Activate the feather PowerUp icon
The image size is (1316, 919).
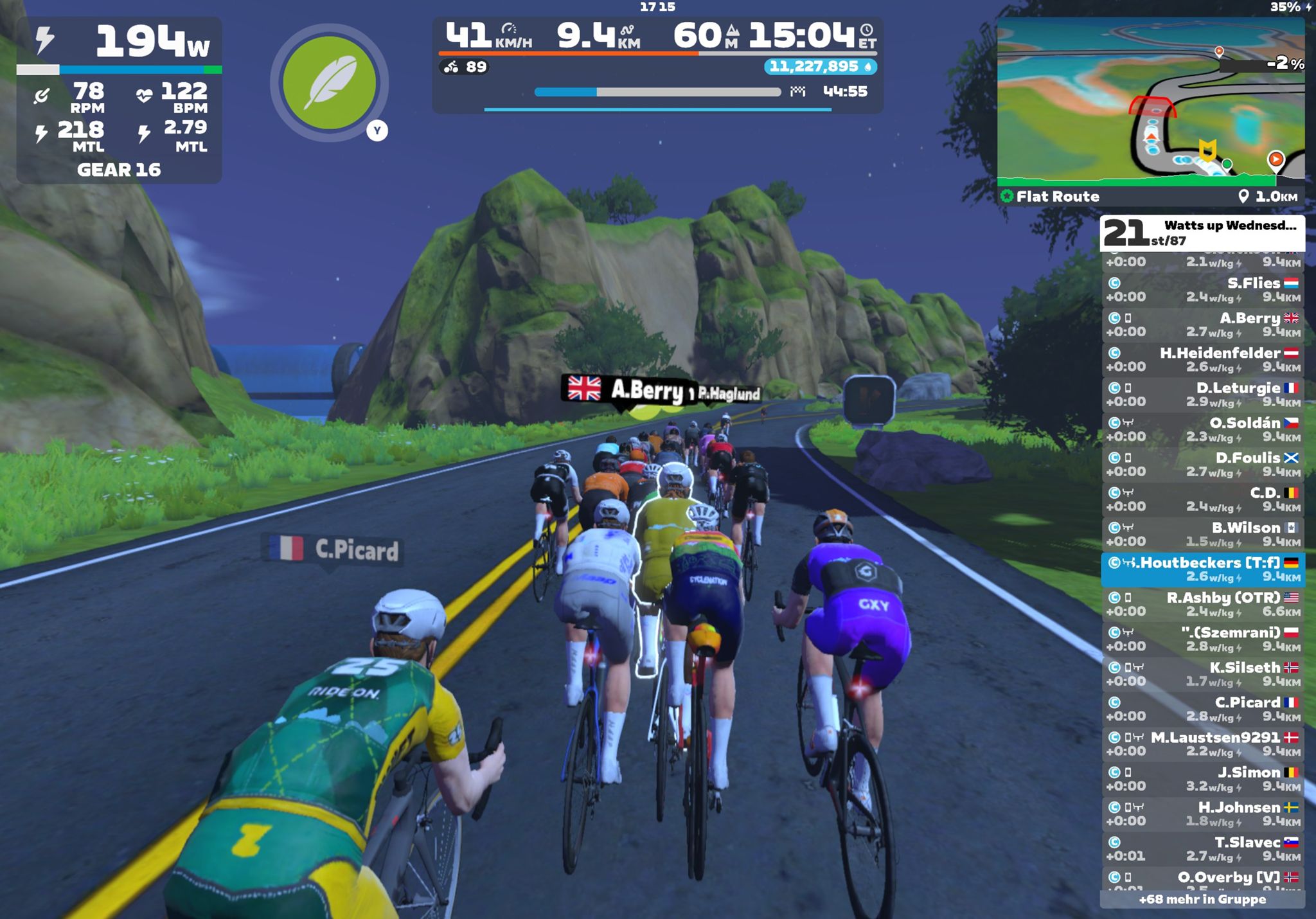(329, 82)
